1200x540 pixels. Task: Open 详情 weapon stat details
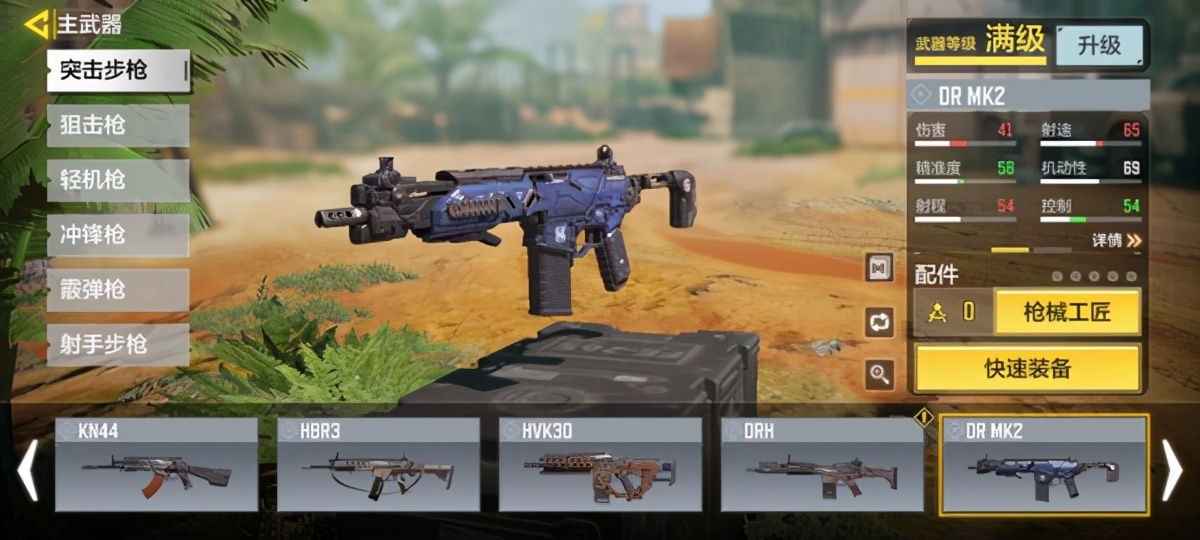1116,240
